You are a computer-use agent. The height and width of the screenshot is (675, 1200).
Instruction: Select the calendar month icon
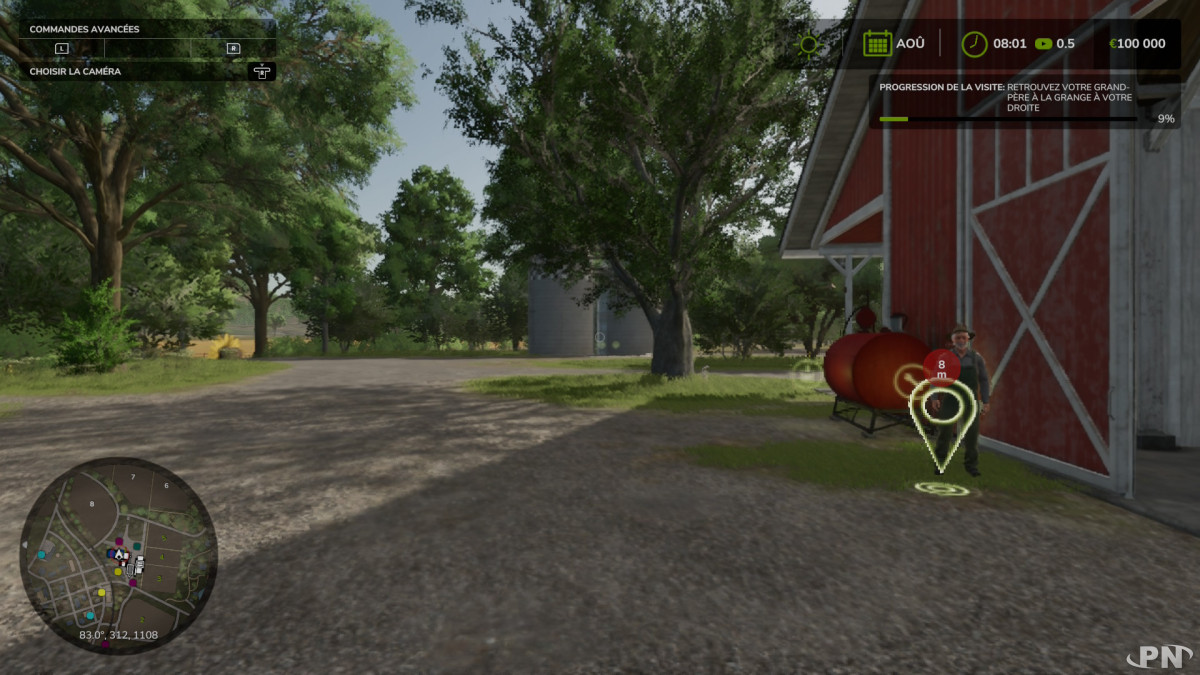pos(877,43)
